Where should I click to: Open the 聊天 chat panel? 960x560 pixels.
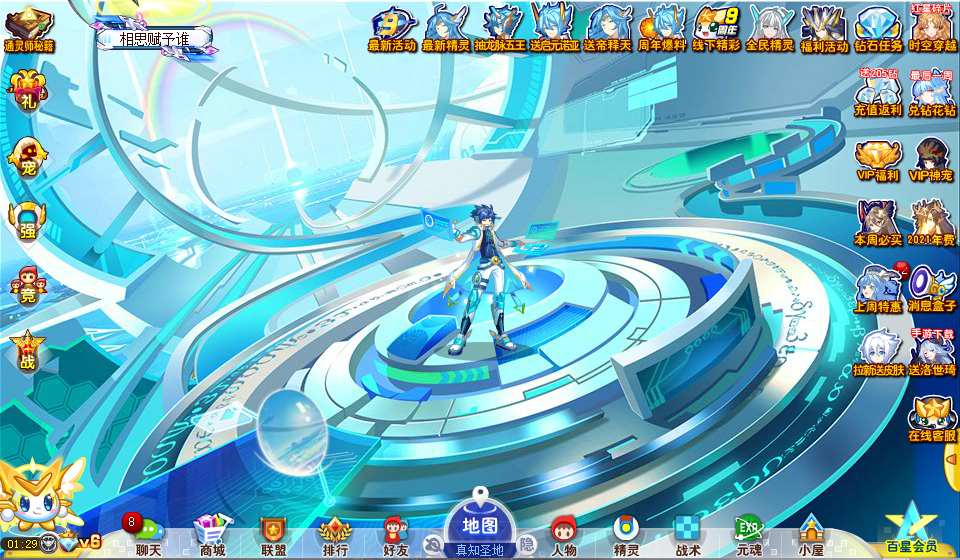coord(147,535)
